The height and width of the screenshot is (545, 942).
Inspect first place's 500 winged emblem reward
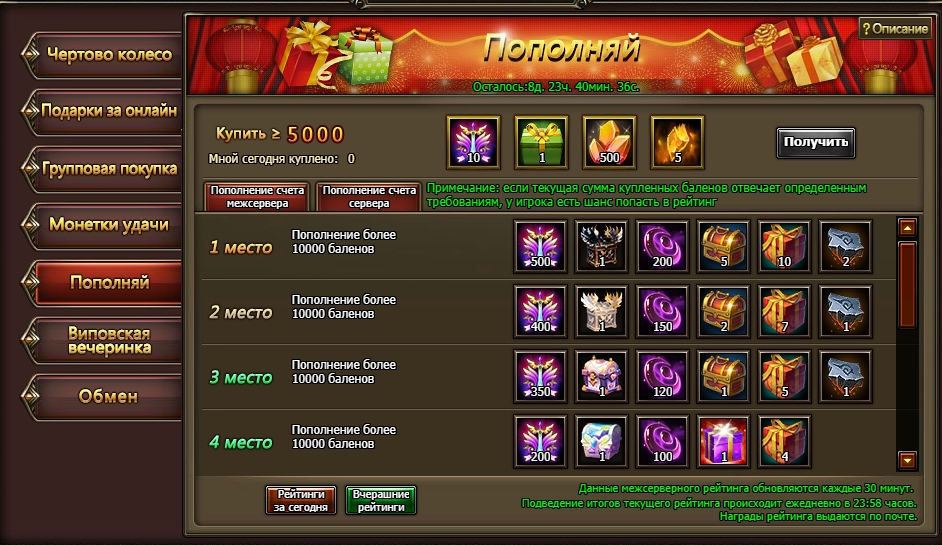tap(541, 246)
